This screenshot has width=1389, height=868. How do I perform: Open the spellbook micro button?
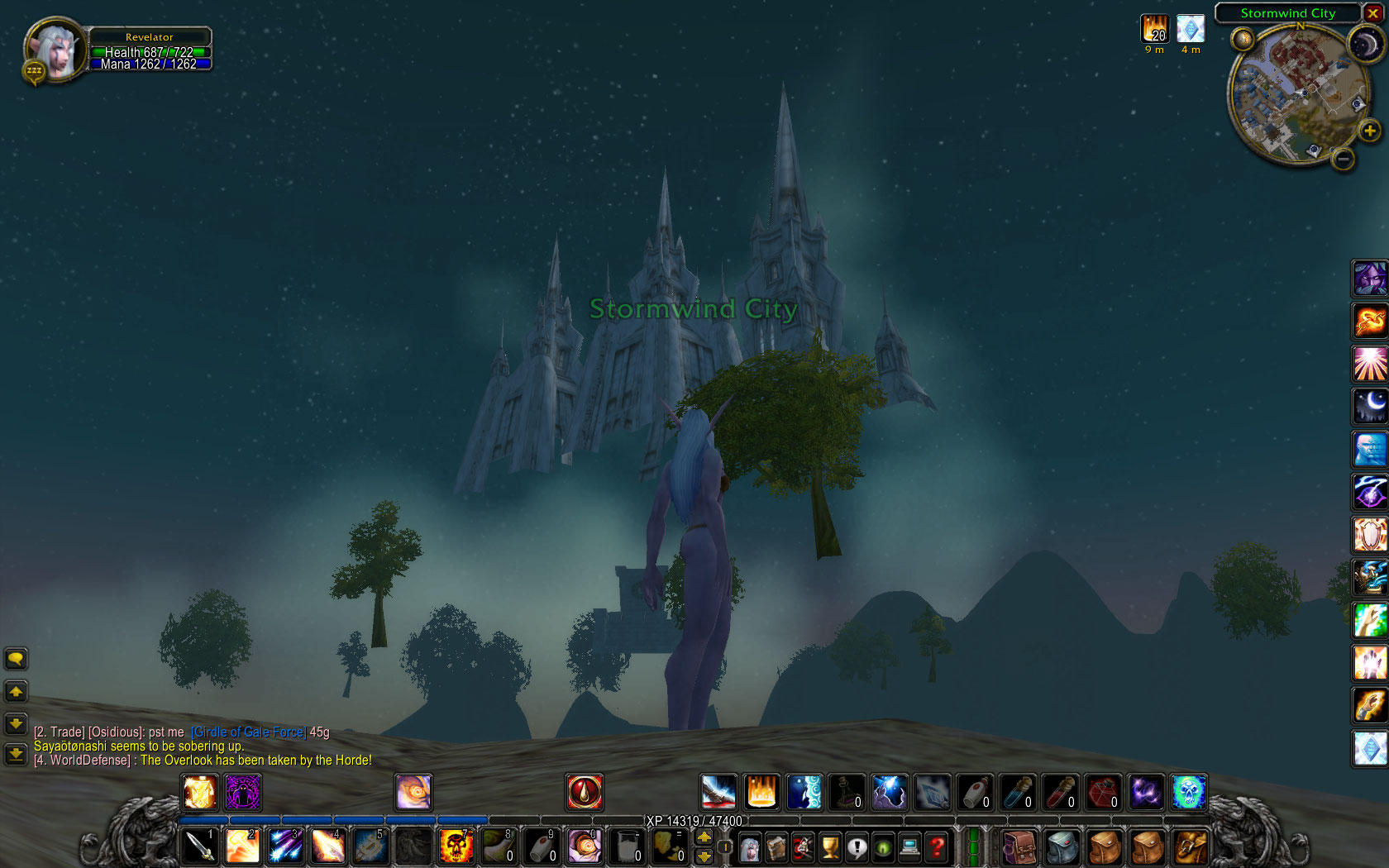point(776,847)
